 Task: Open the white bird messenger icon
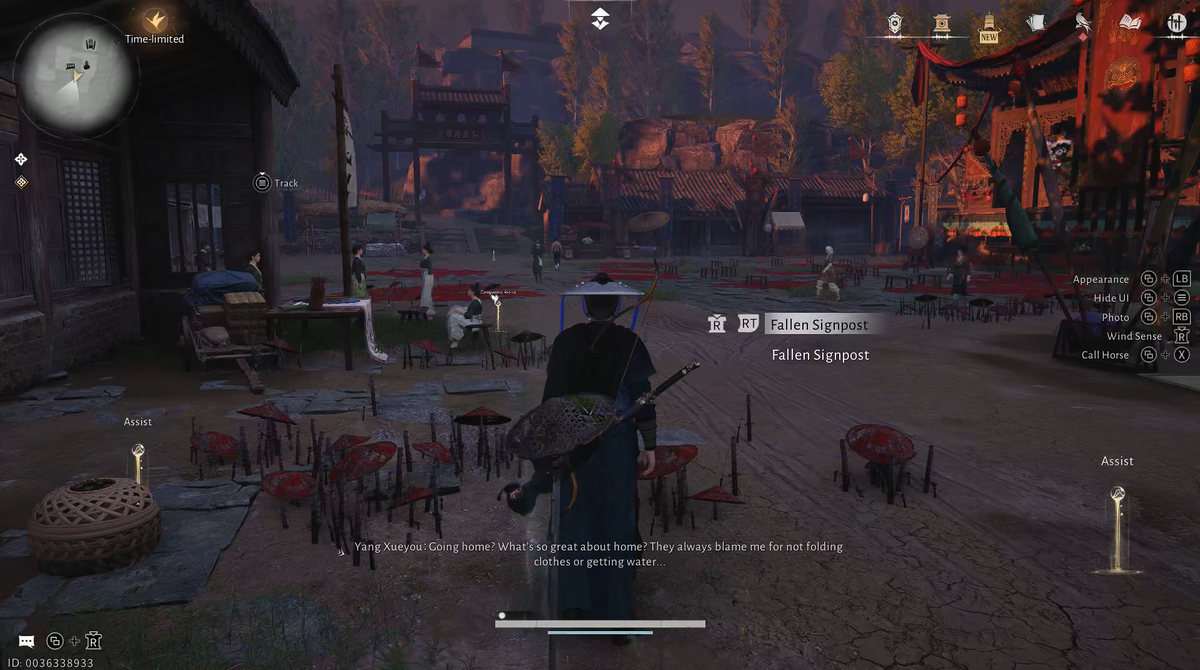(x=1082, y=22)
